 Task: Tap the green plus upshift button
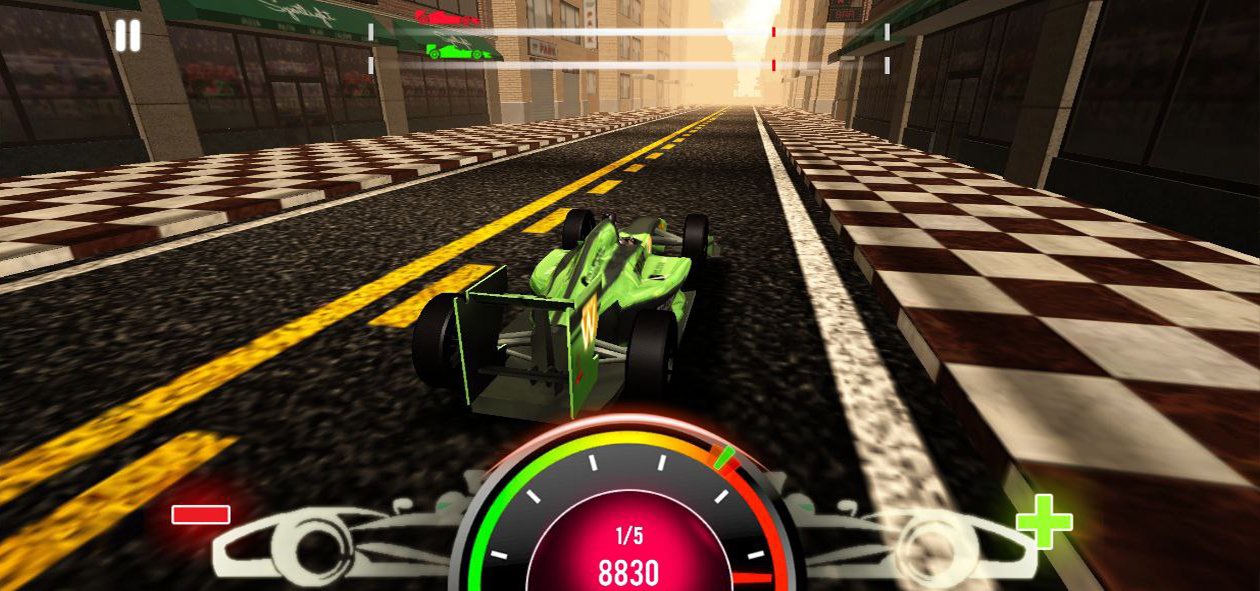(1044, 521)
